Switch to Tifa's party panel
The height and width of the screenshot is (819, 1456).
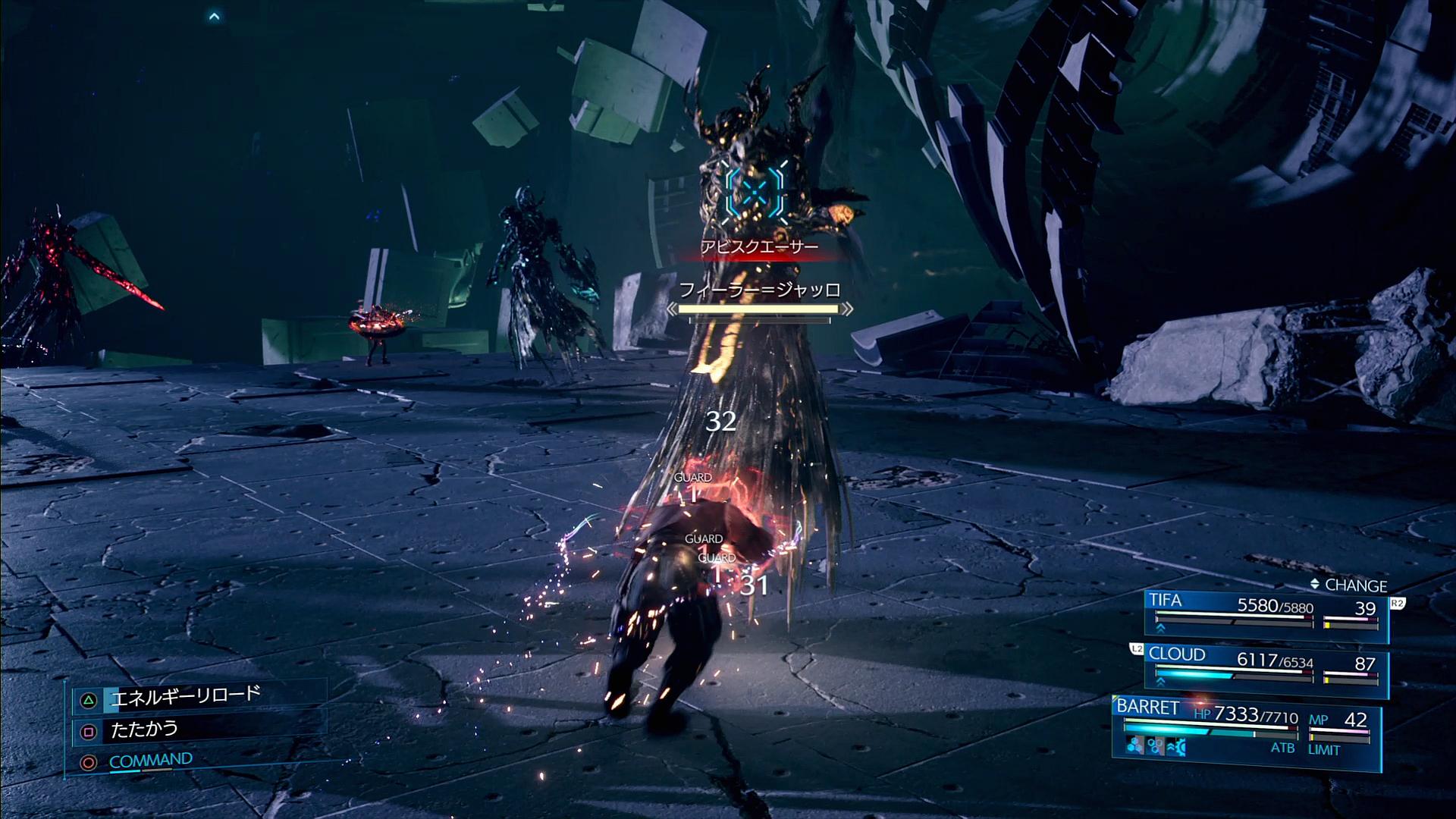1265,613
